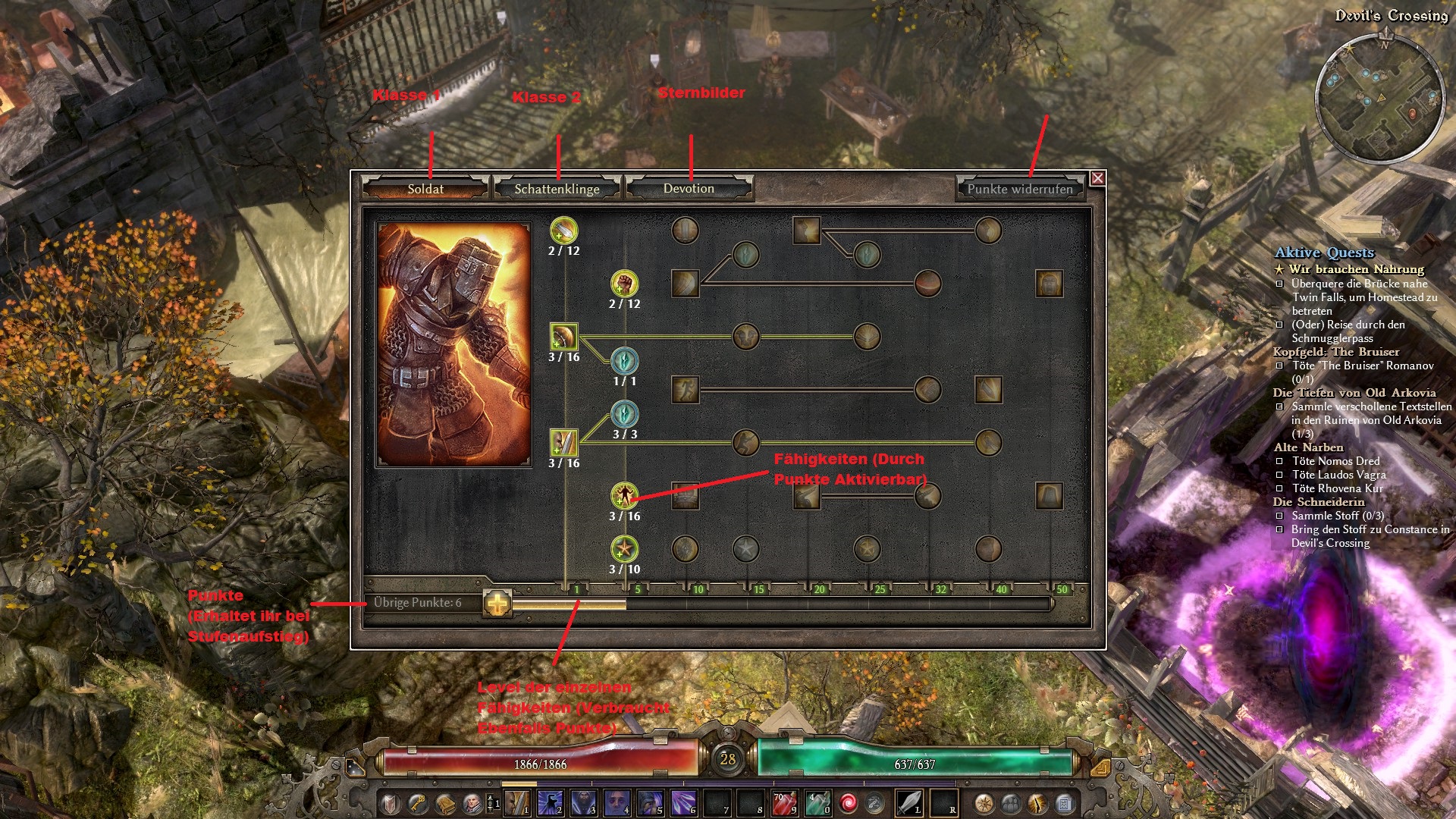
Task: Select the Wir brauchen Nahrung quest entry
Action: pos(1356,269)
